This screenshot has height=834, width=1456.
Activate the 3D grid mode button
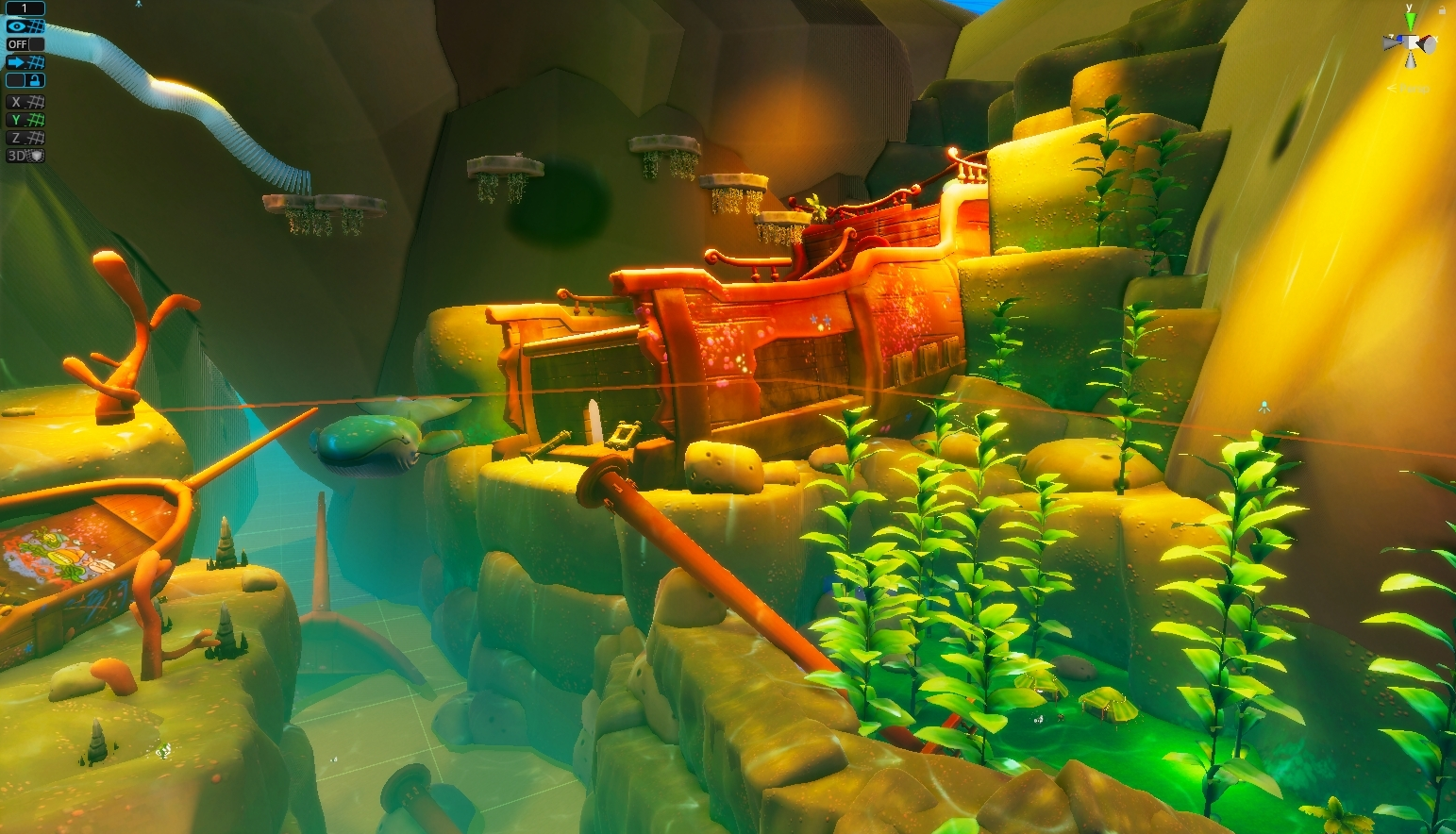pos(25,156)
